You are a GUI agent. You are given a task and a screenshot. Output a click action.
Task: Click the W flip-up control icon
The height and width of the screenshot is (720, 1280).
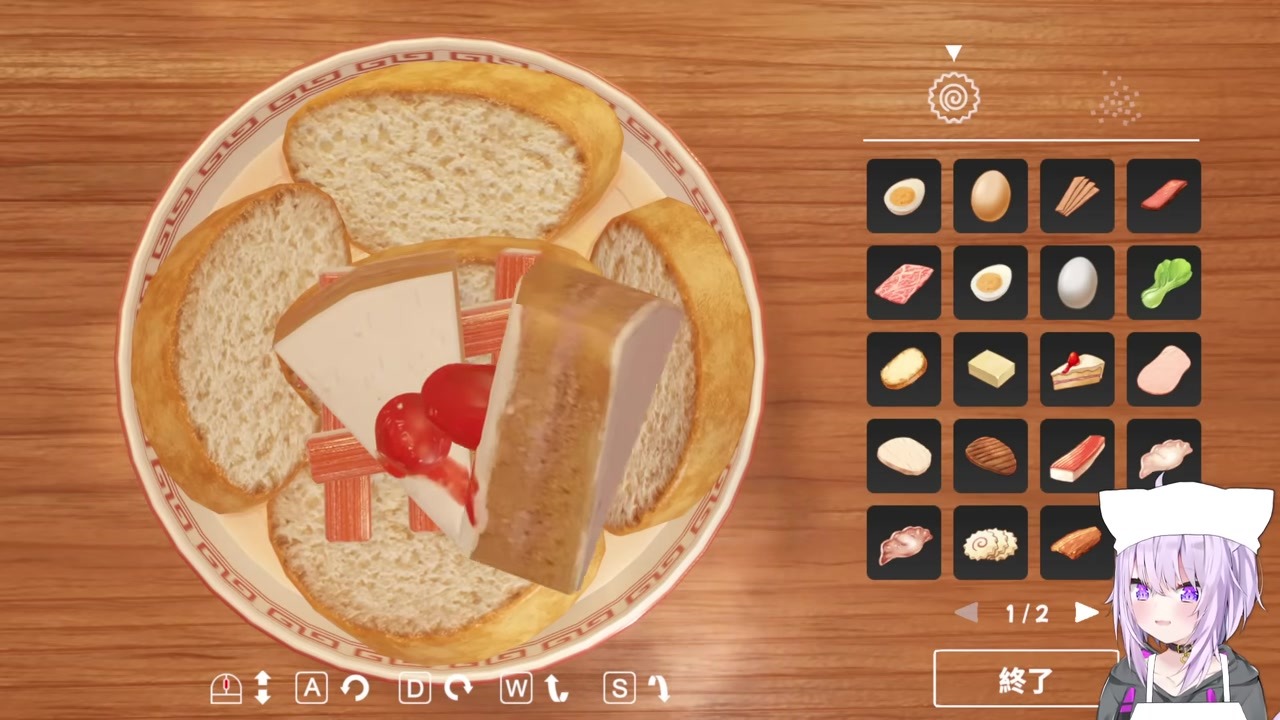(x=515, y=688)
